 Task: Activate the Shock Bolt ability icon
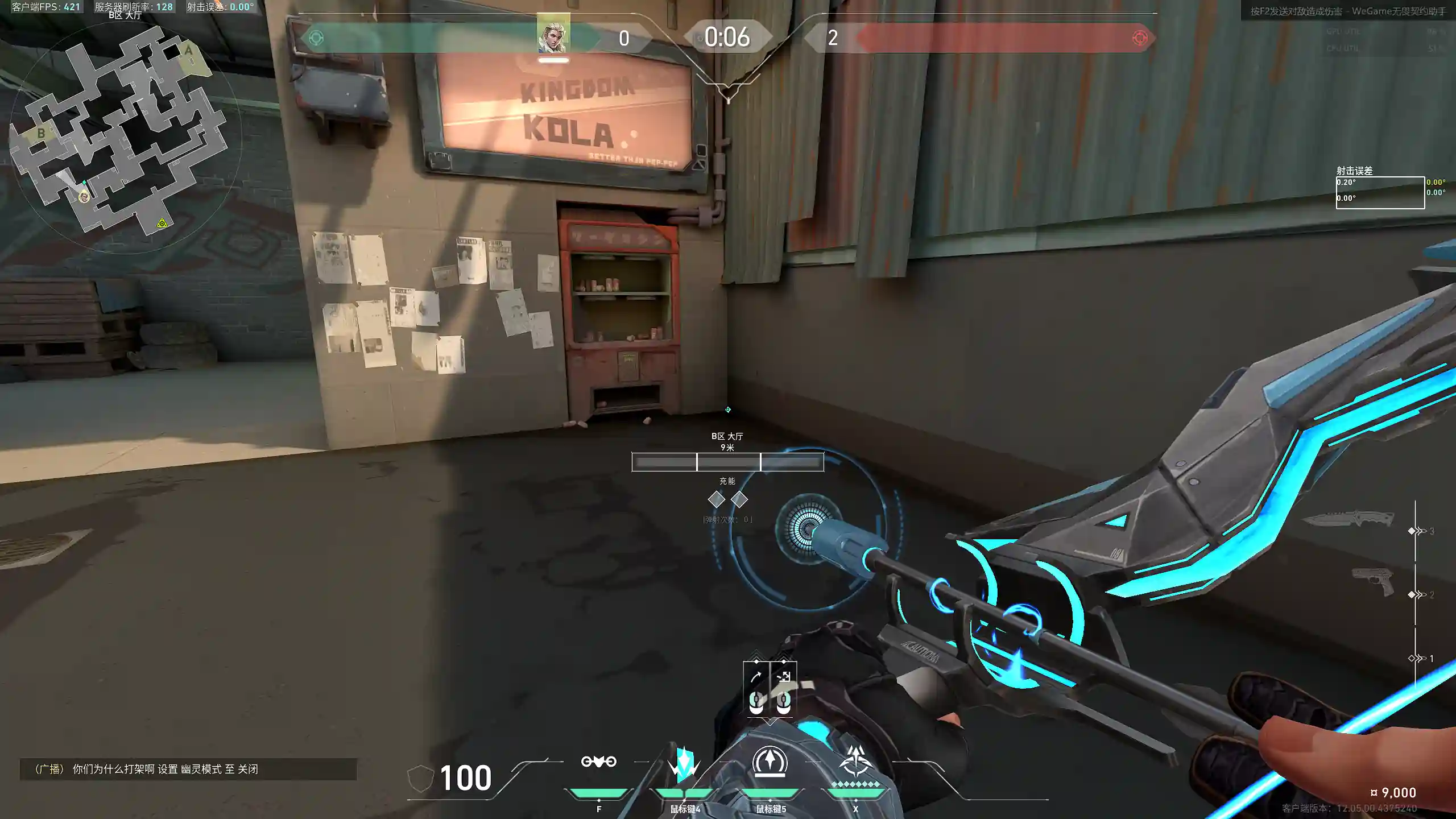(684, 763)
